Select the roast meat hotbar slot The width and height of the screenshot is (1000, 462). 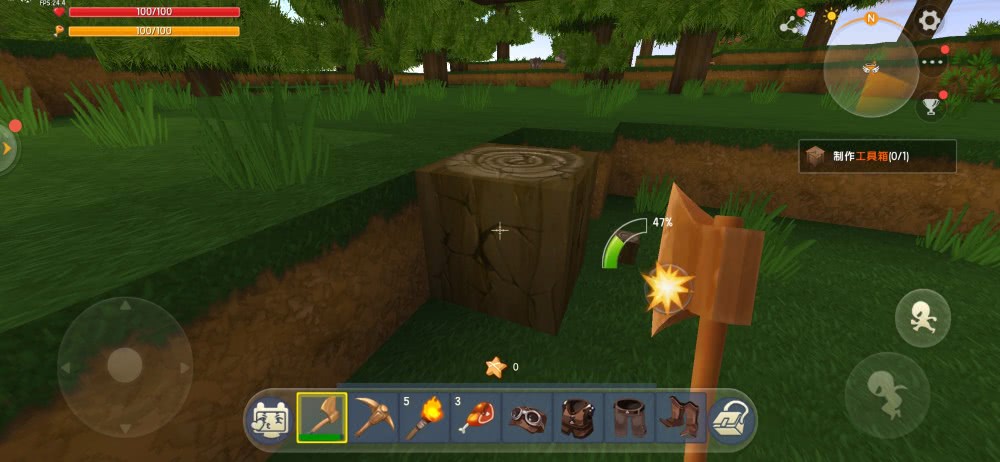coord(476,417)
